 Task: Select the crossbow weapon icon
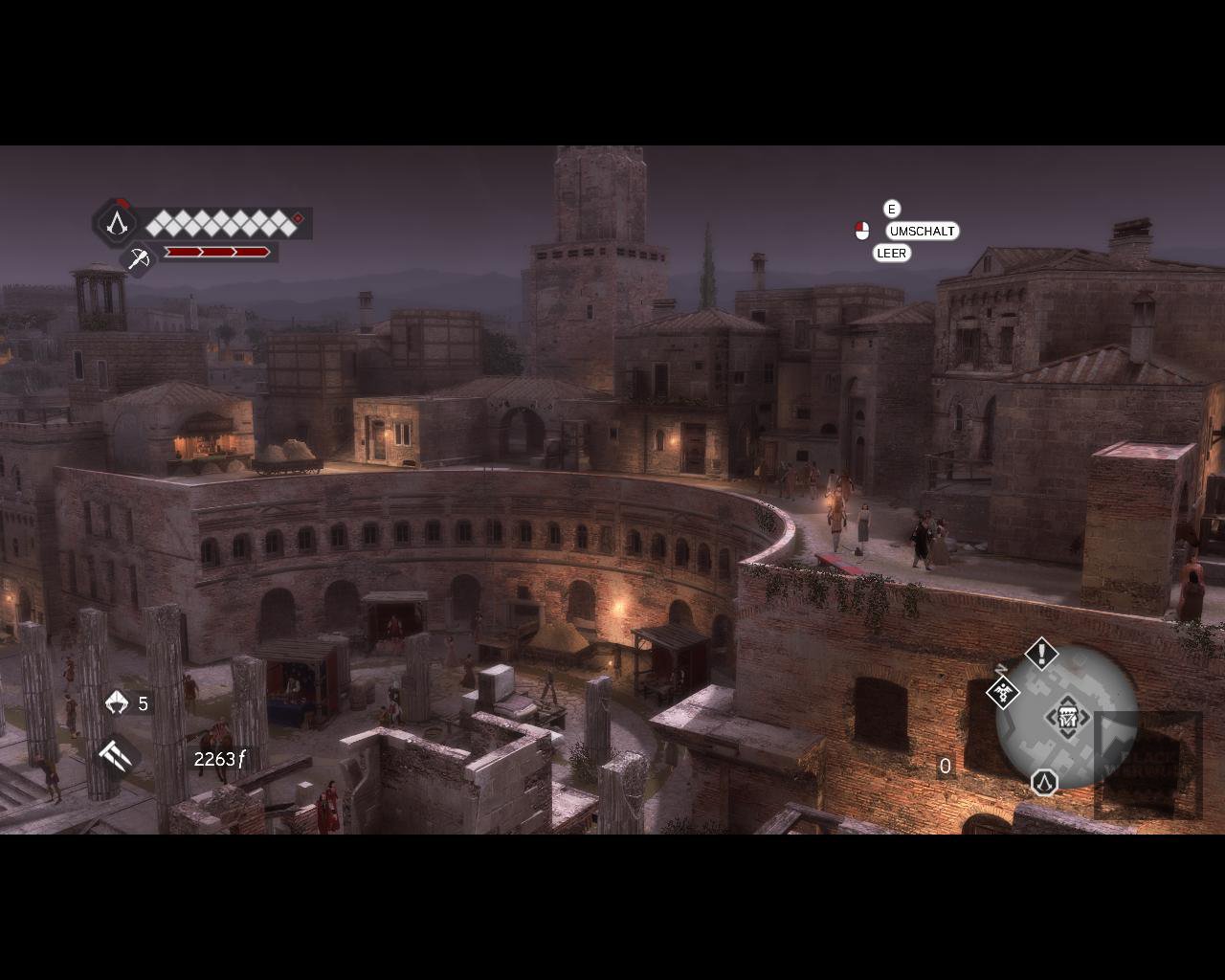(140, 257)
